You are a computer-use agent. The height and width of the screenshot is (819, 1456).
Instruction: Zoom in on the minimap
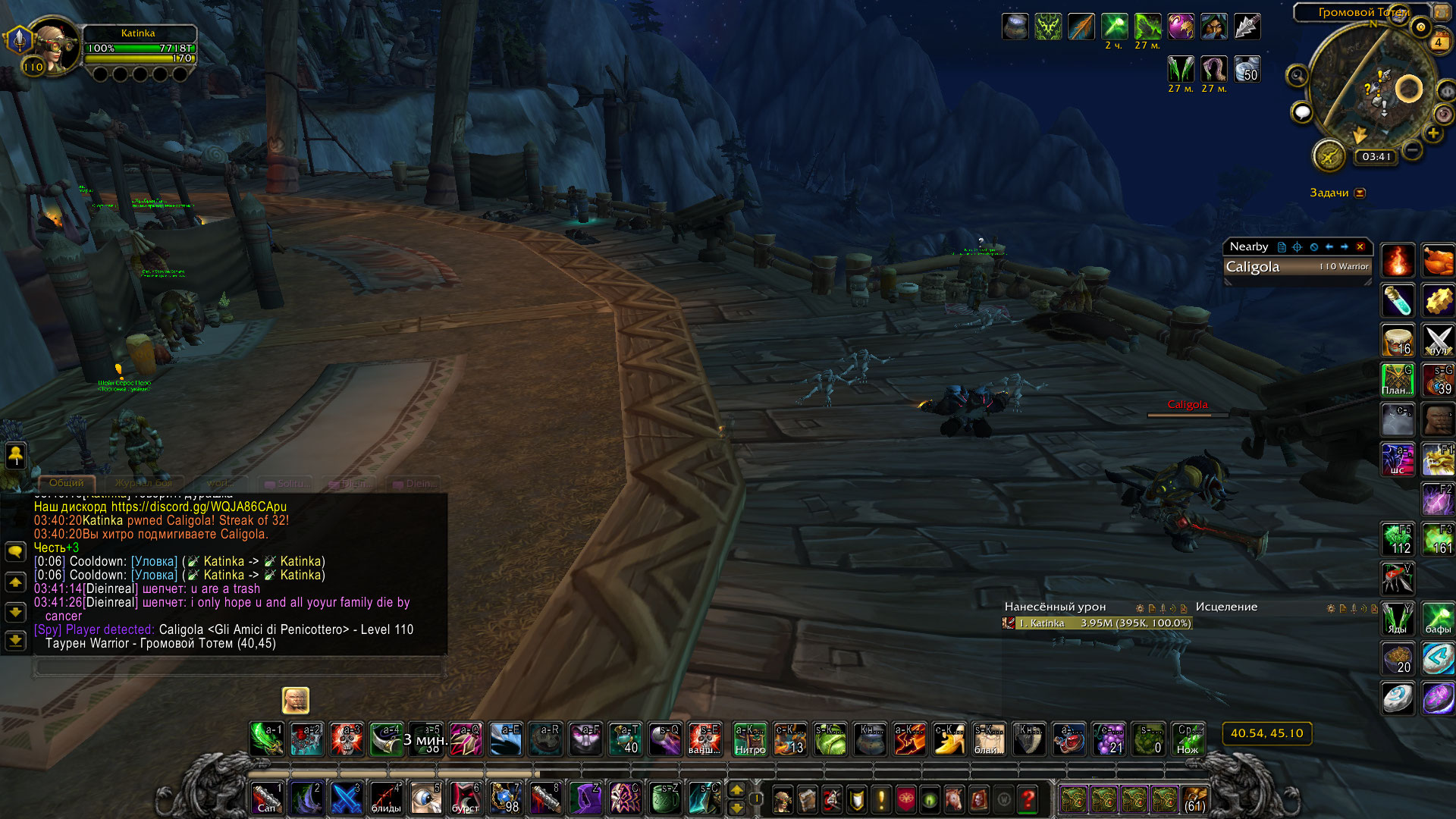coord(1433,133)
